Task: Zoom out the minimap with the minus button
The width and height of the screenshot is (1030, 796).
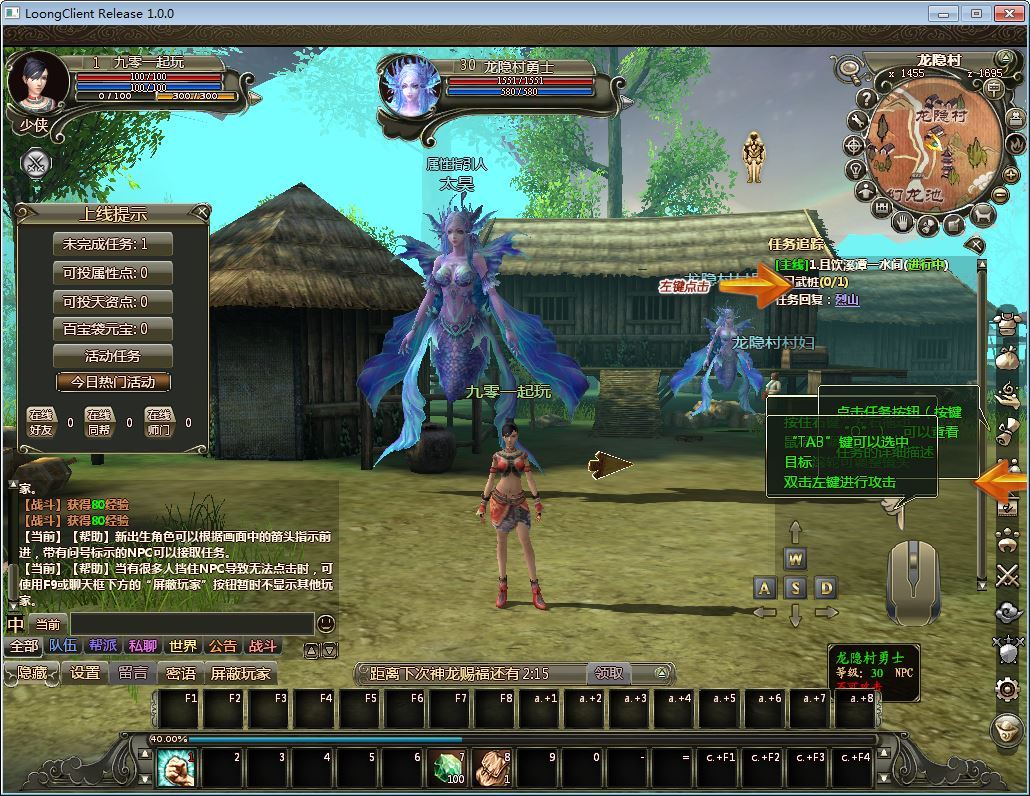Action: (x=999, y=194)
